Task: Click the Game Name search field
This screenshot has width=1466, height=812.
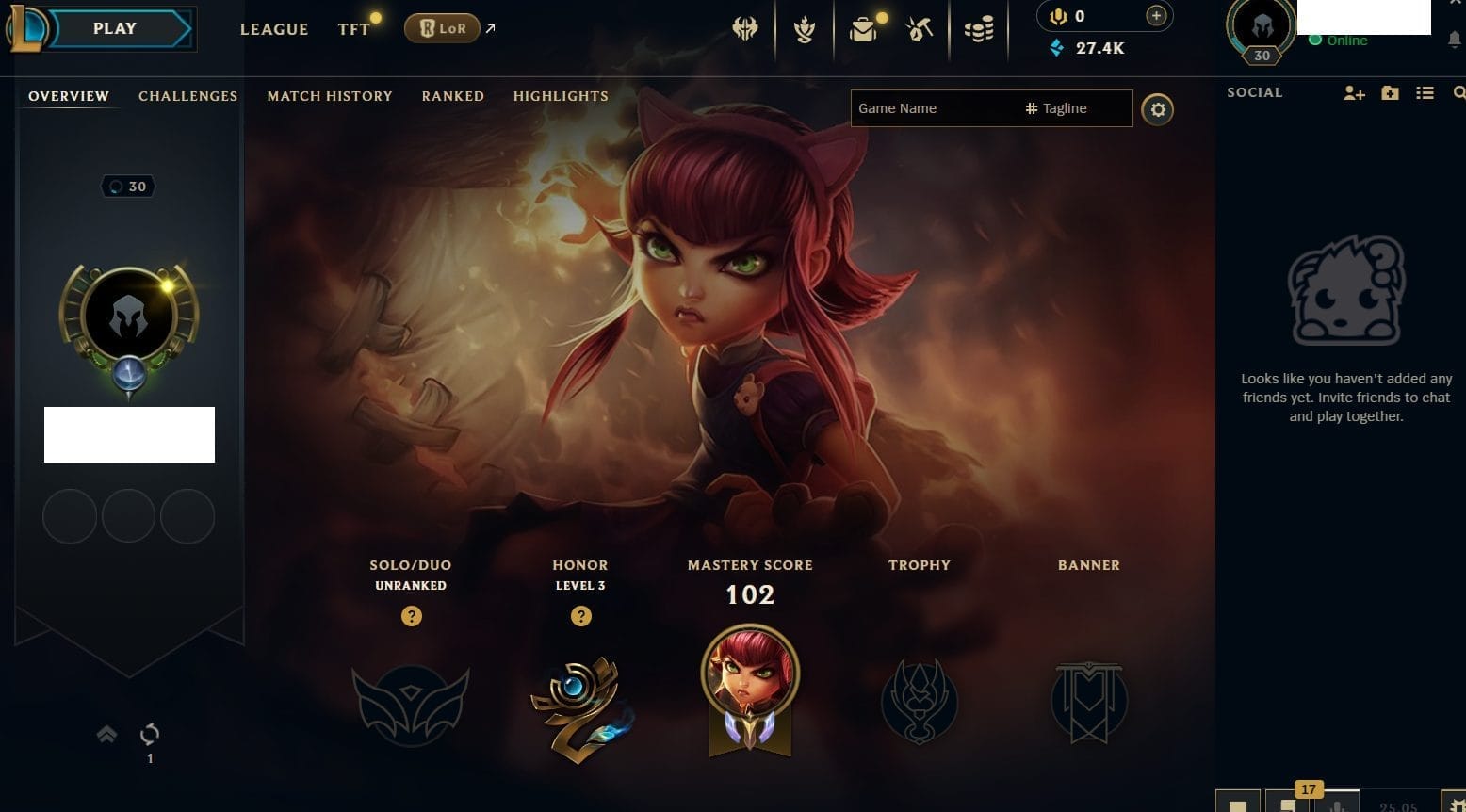Action: (933, 108)
